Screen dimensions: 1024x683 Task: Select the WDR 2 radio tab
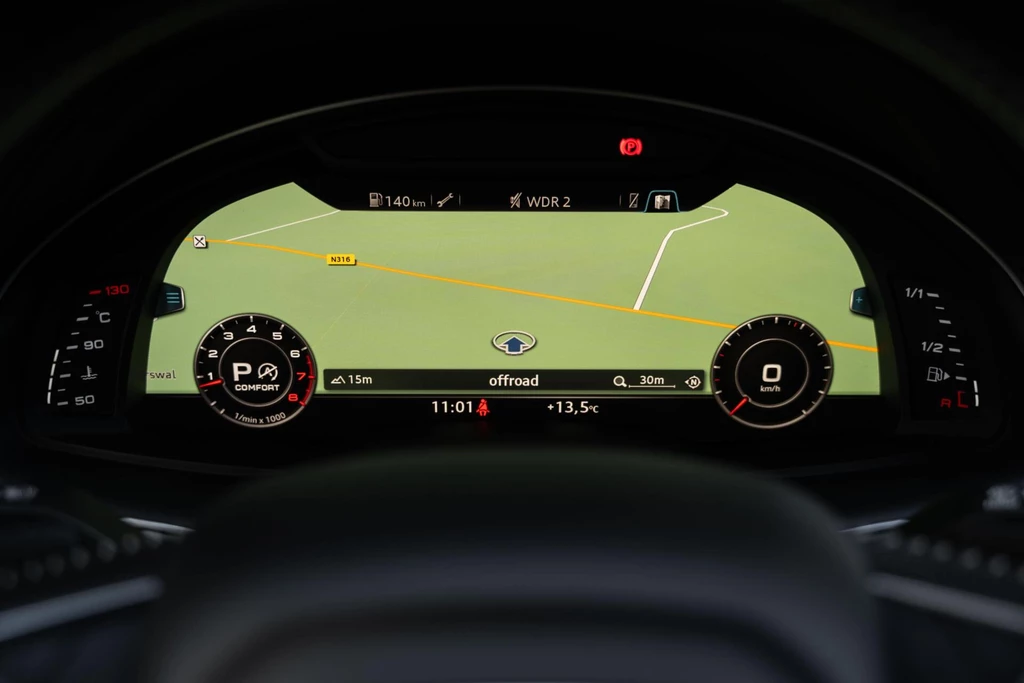pos(539,201)
